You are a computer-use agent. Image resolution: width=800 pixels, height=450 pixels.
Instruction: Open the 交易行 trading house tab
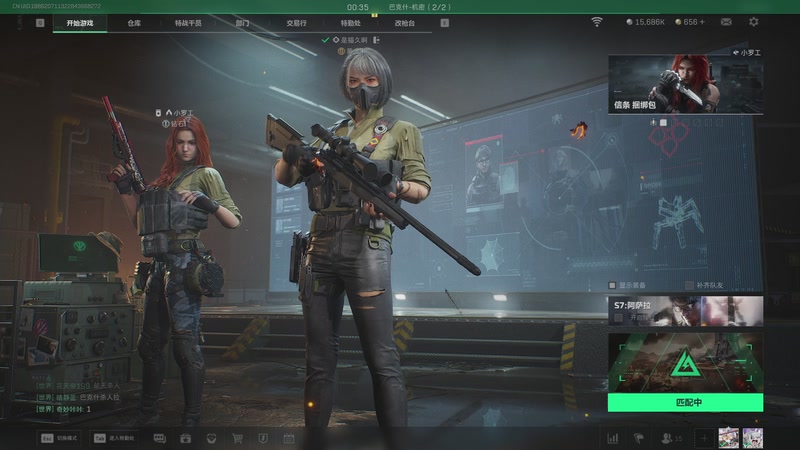click(296, 22)
